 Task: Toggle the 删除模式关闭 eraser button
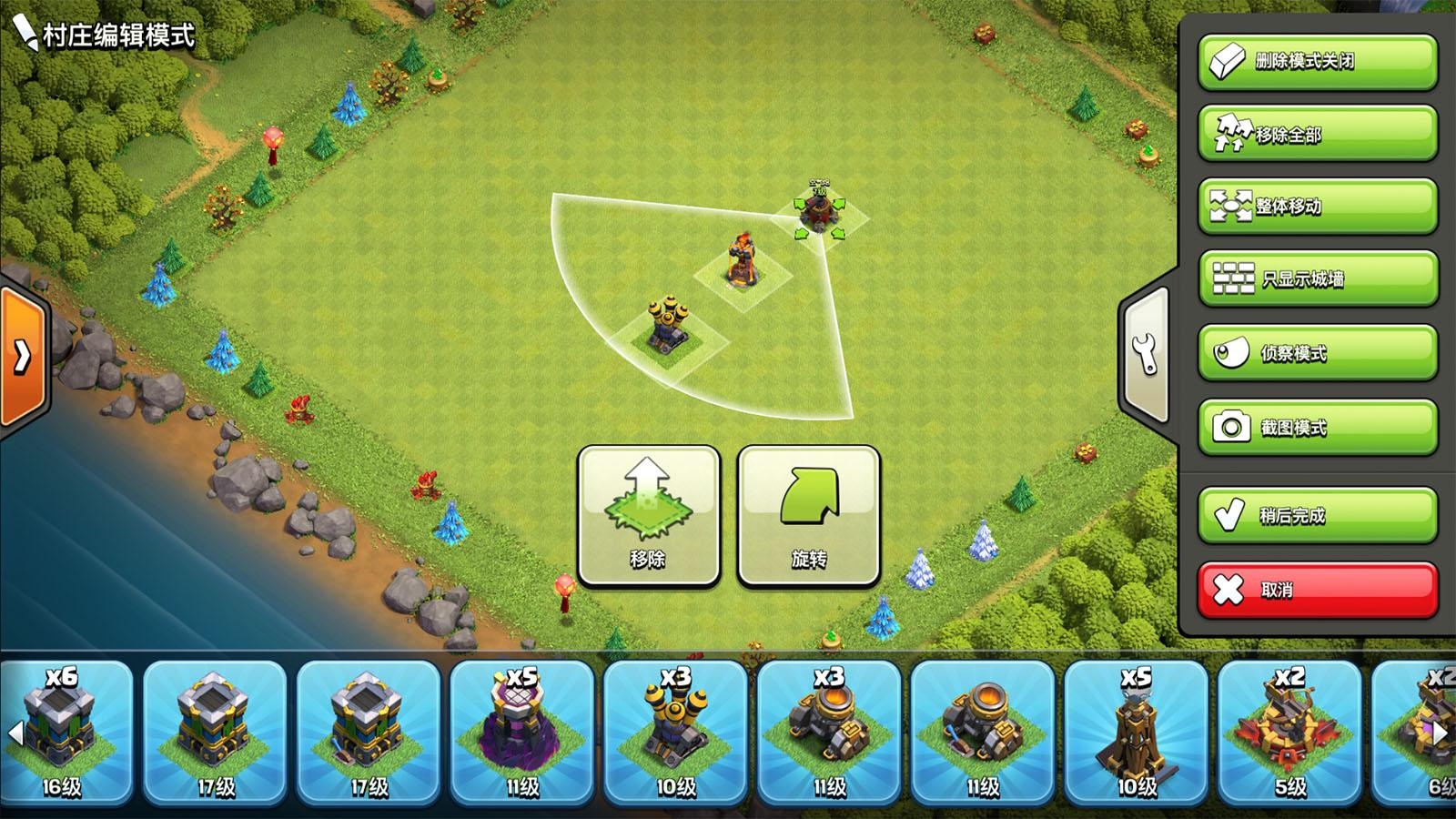click(1317, 62)
